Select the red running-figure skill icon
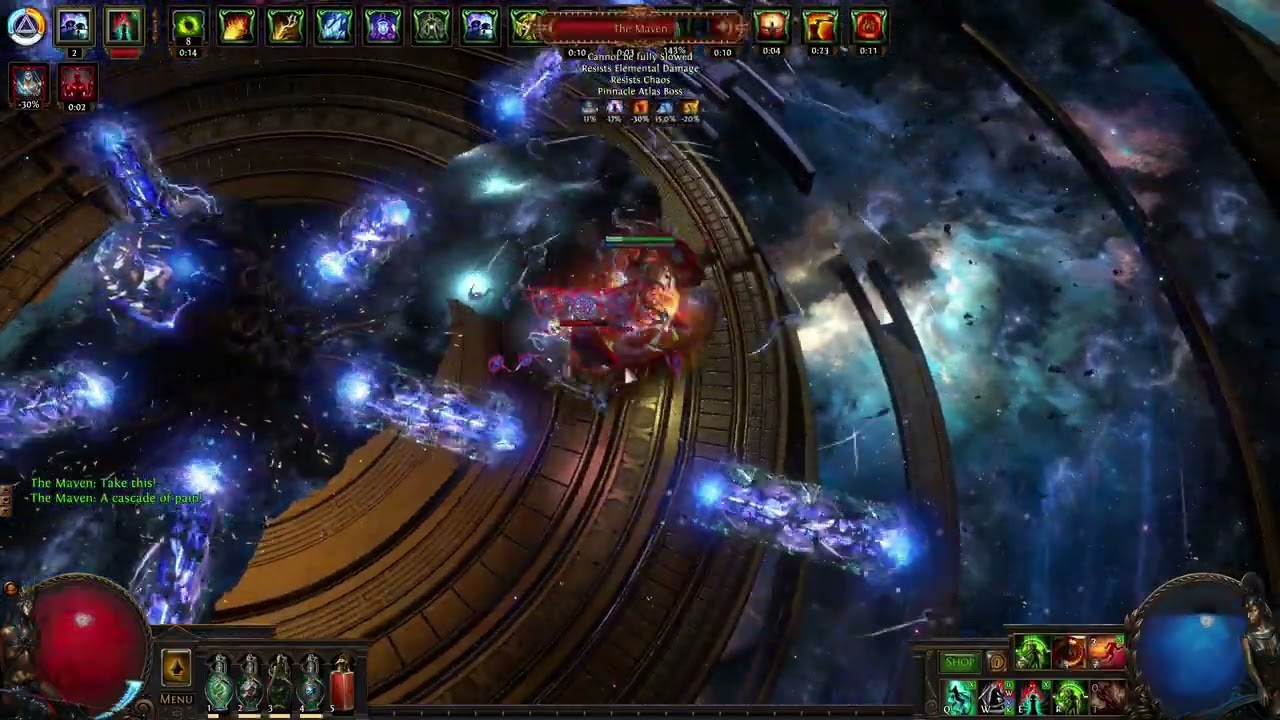The height and width of the screenshot is (720, 1280). 1106,653
